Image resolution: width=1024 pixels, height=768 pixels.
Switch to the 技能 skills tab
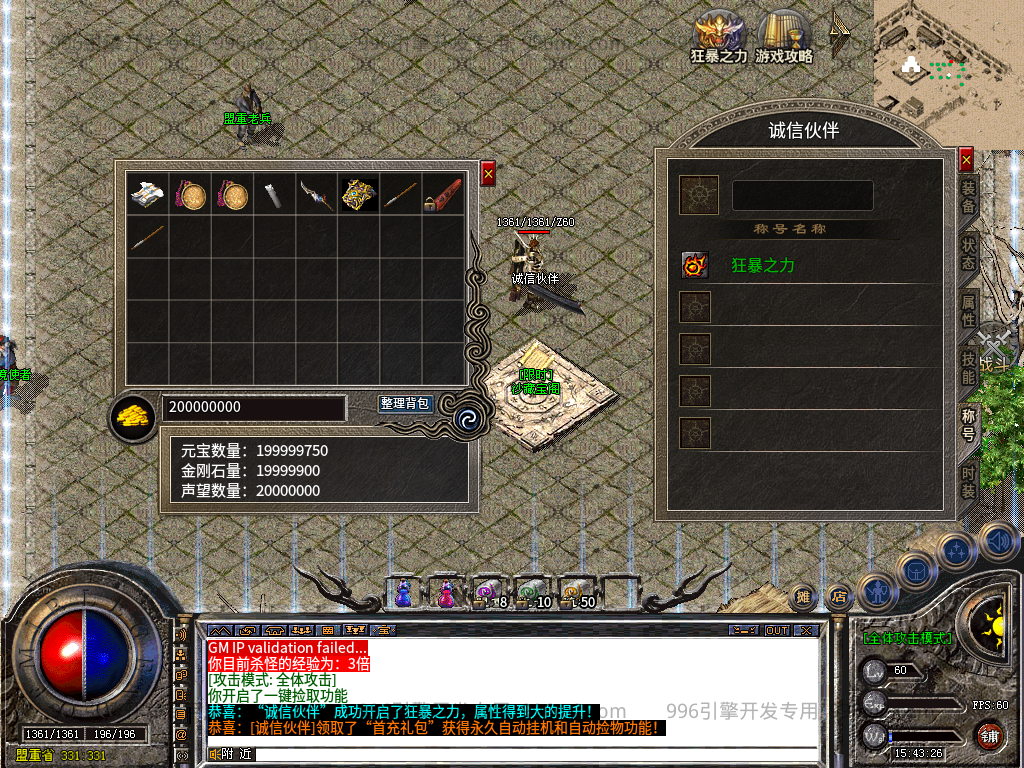(x=968, y=367)
